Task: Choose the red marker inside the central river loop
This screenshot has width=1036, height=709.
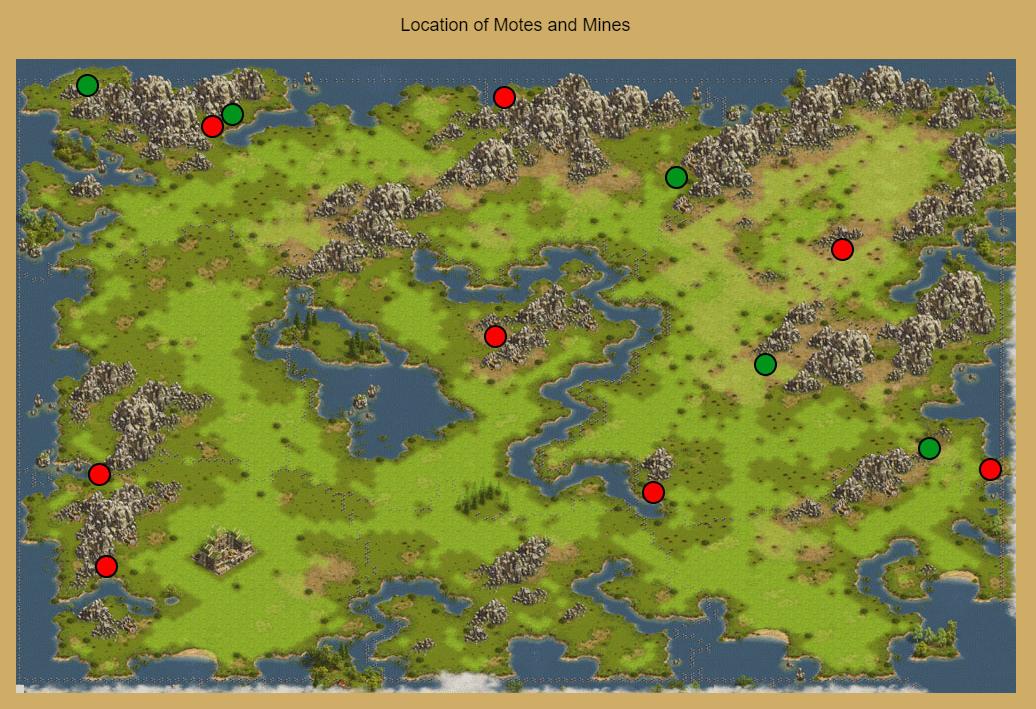Action: coord(495,336)
